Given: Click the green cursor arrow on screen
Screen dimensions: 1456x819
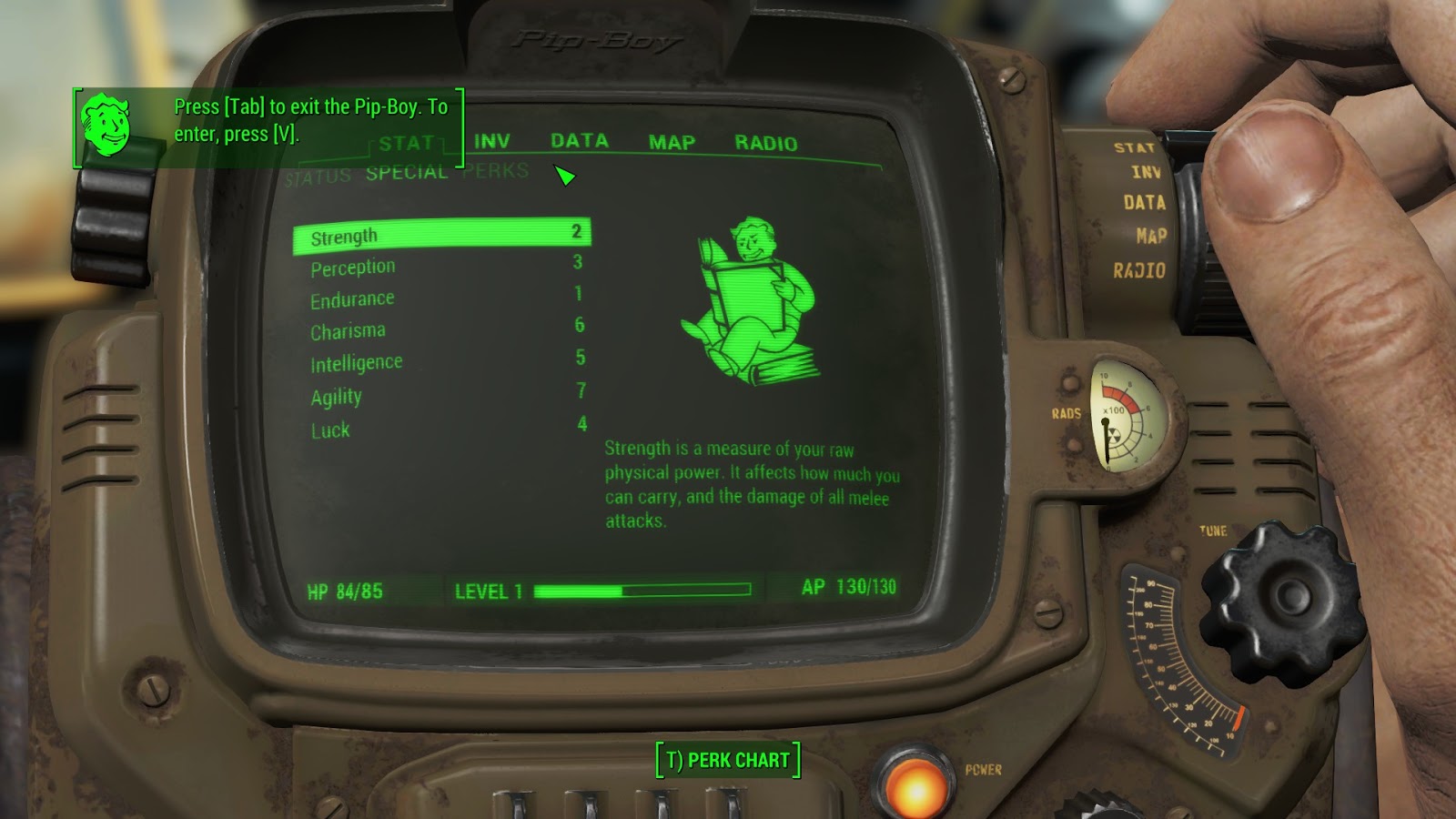Looking at the screenshot, I should 564,173.
